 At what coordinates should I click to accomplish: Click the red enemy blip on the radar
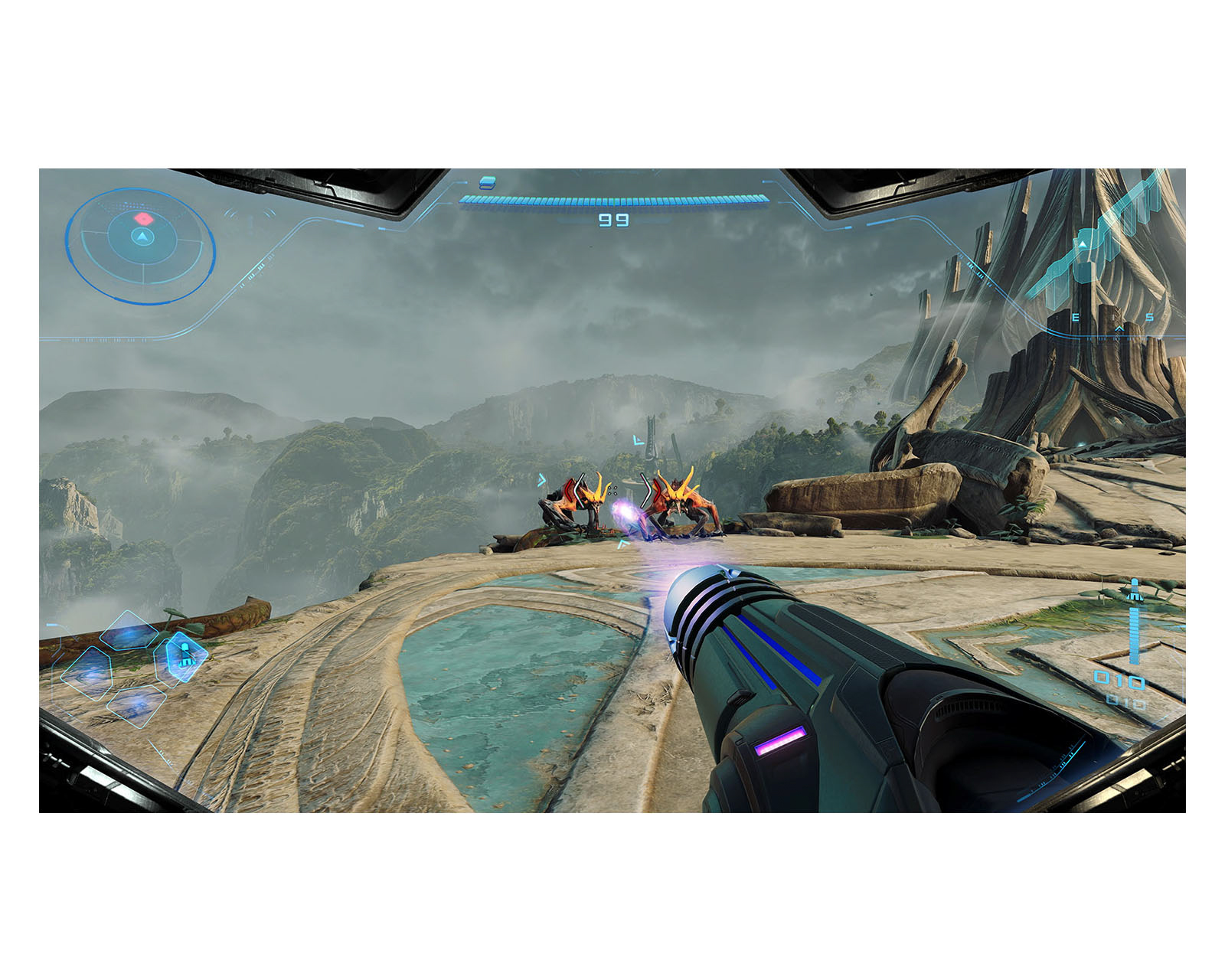tap(143, 218)
